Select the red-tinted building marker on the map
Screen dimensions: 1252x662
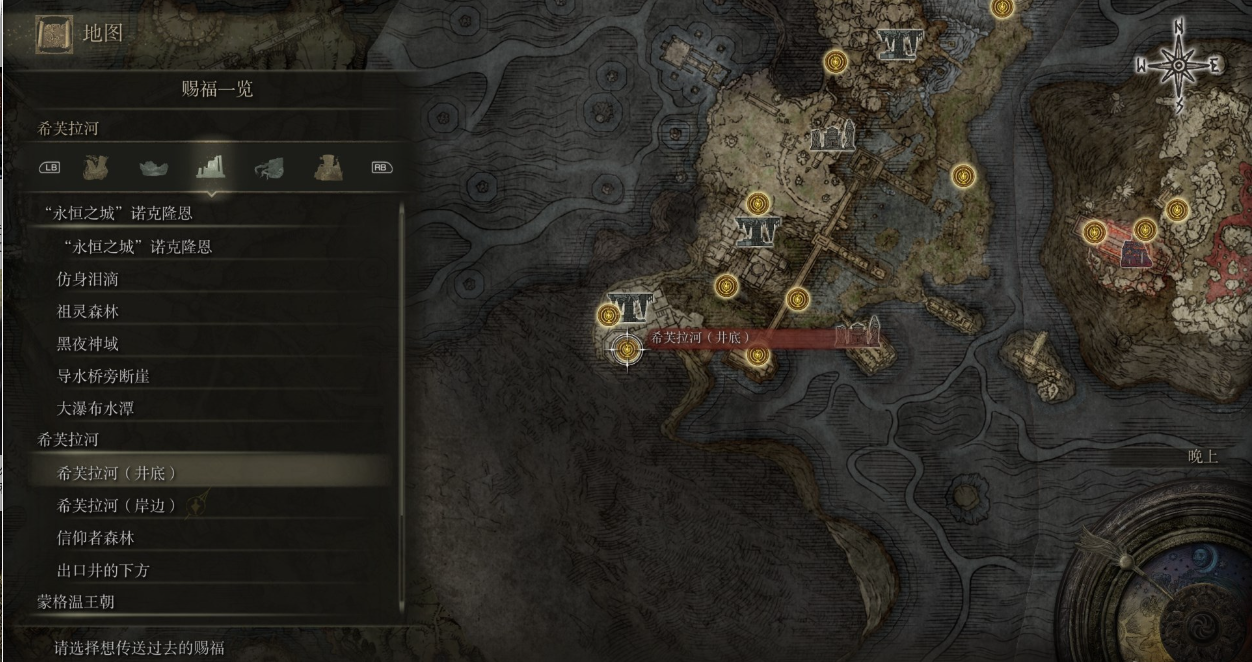pyautogui.click(x=1136, y=253)
